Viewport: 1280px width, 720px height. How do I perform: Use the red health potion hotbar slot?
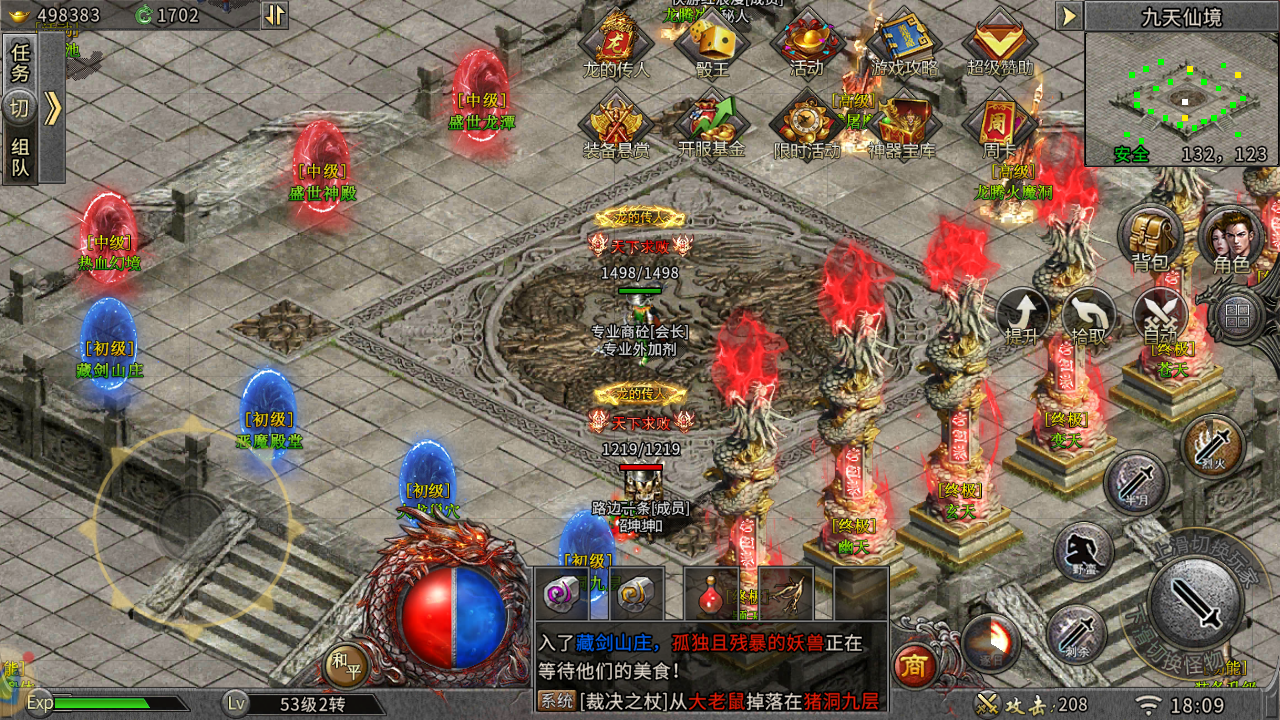pos(711,594)
